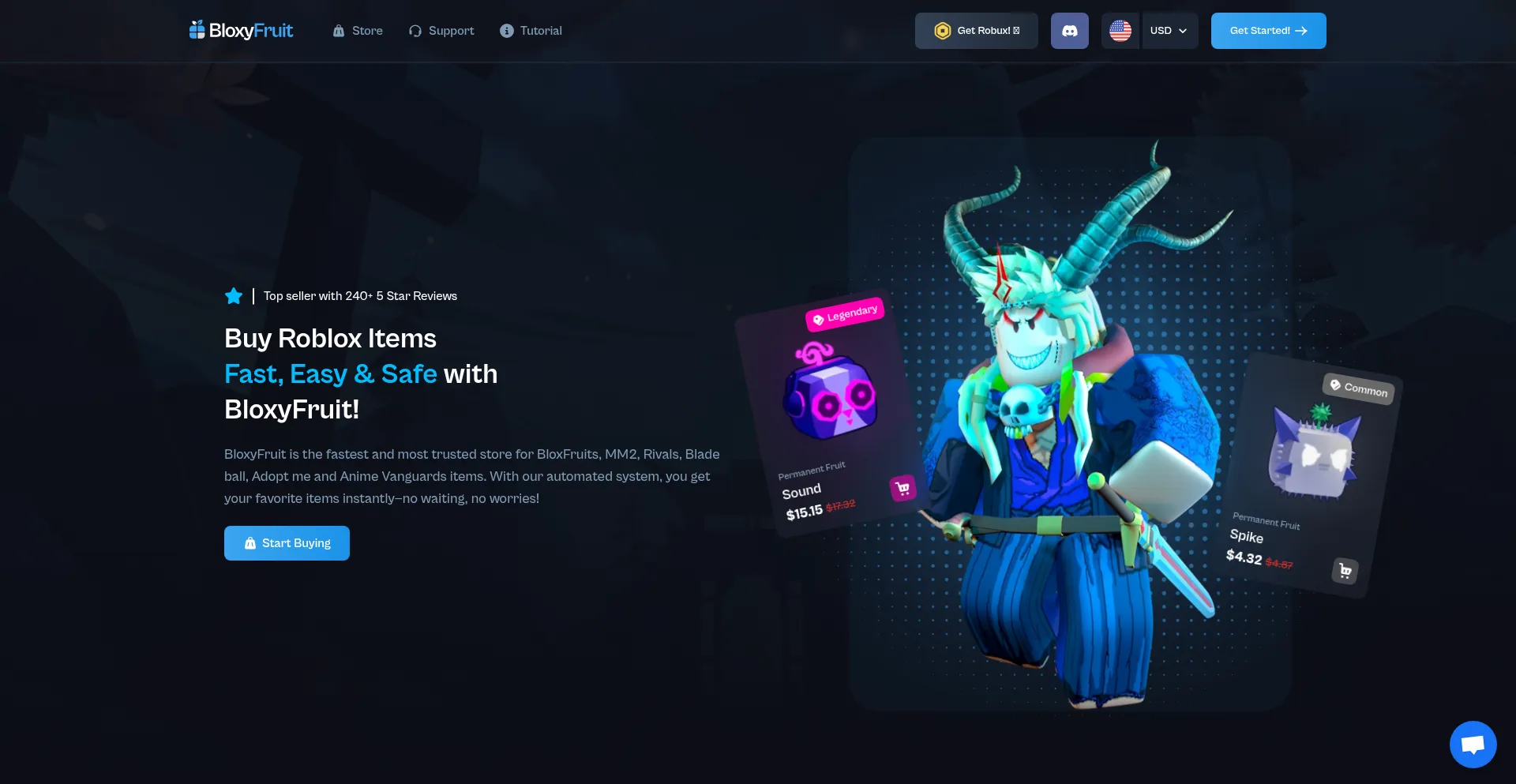This screenshot has width=1516, height=784.
Task: Open the live chat bubble
Action: coord(1473,744)
